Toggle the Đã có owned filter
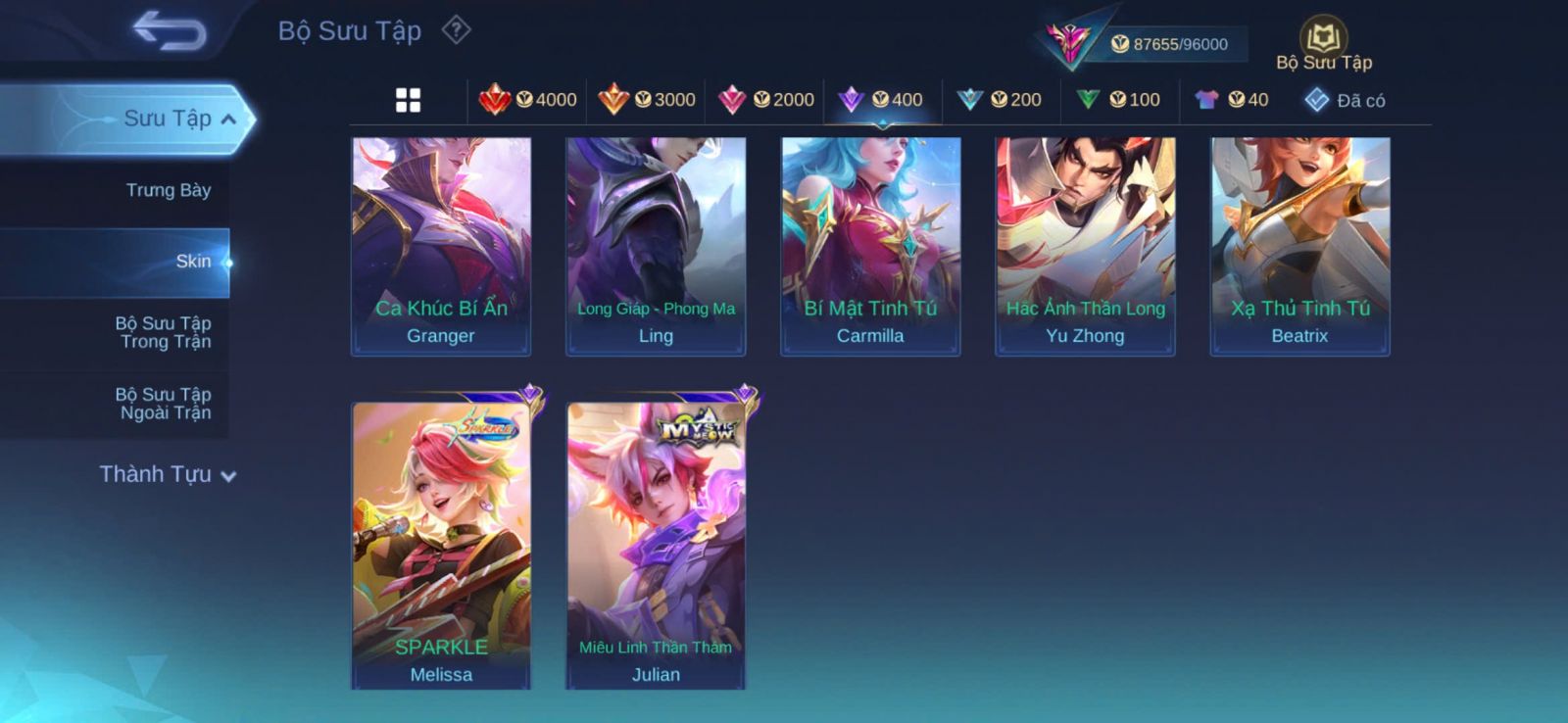 [x=1346, y=100]
